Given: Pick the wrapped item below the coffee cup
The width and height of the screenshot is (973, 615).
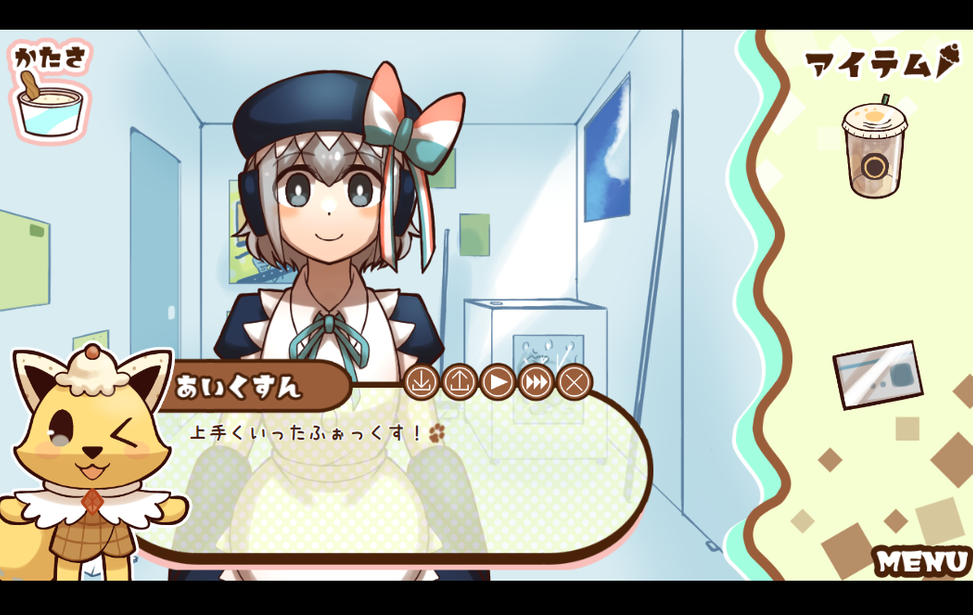Looking at the screenshot, I should (x=877, y=374).
